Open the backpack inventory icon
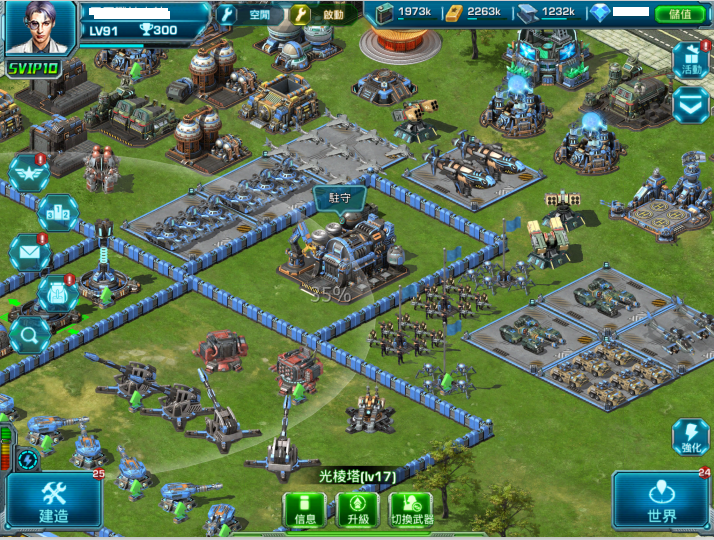This screenshot has height=540, width=714. (x=57, y=293)
